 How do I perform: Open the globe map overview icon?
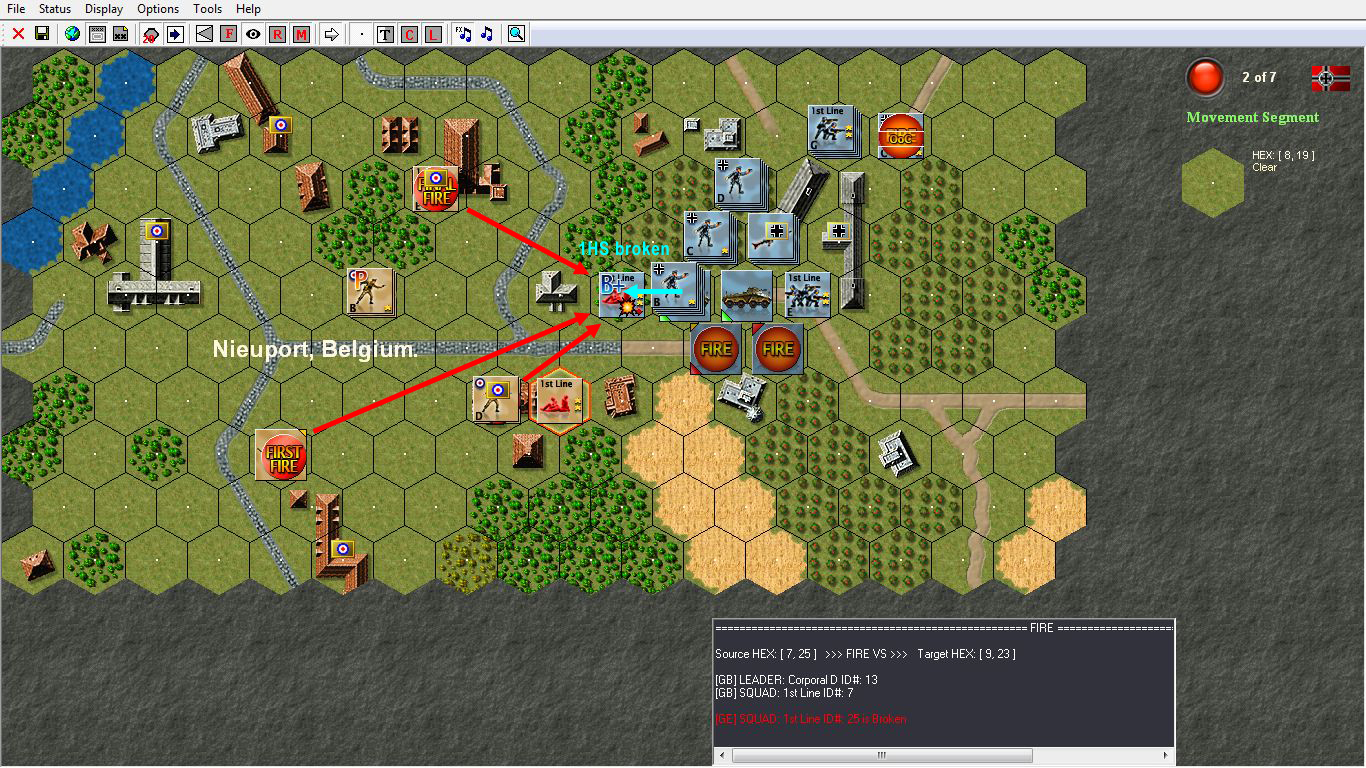click(70, 33)
